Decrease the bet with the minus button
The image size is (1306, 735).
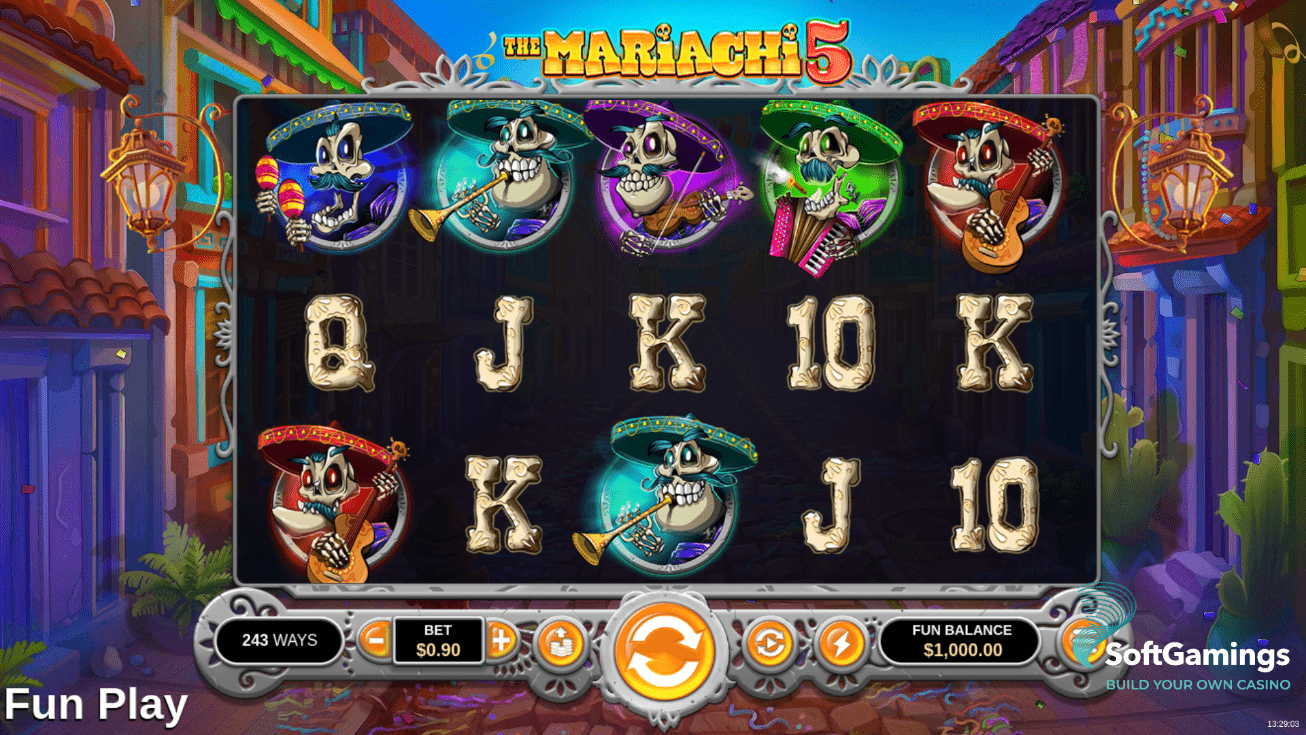tap(375, 639)
